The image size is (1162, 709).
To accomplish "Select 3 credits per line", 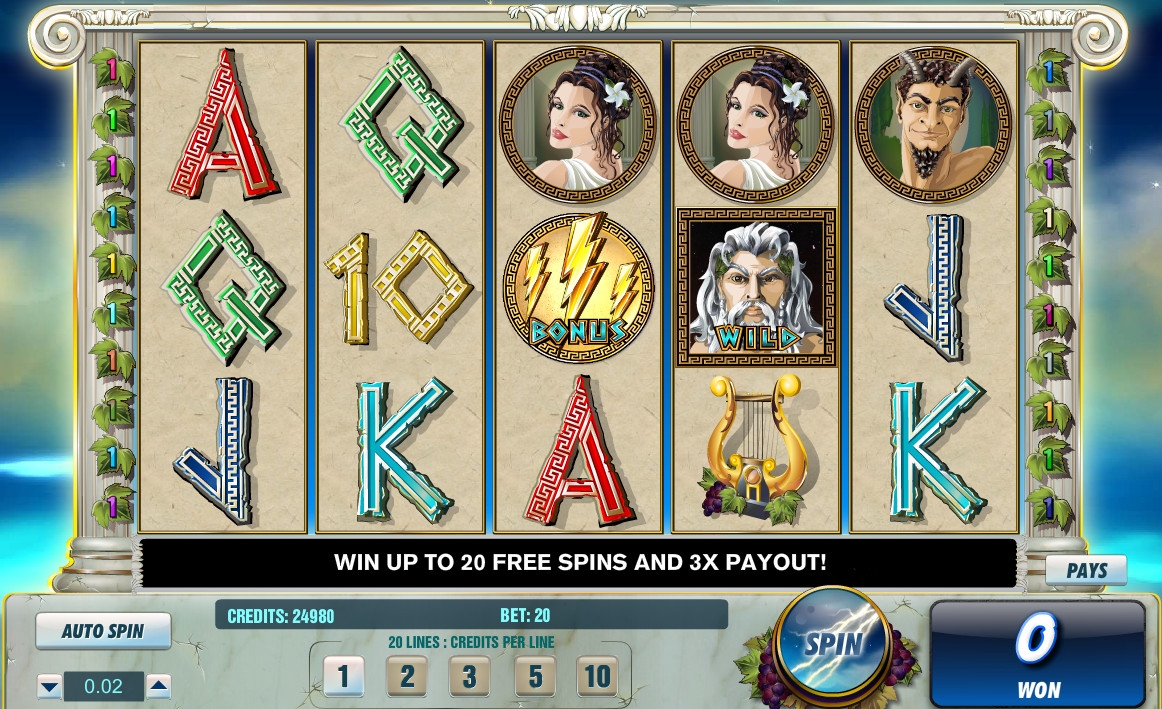I will tap(470, 677).
